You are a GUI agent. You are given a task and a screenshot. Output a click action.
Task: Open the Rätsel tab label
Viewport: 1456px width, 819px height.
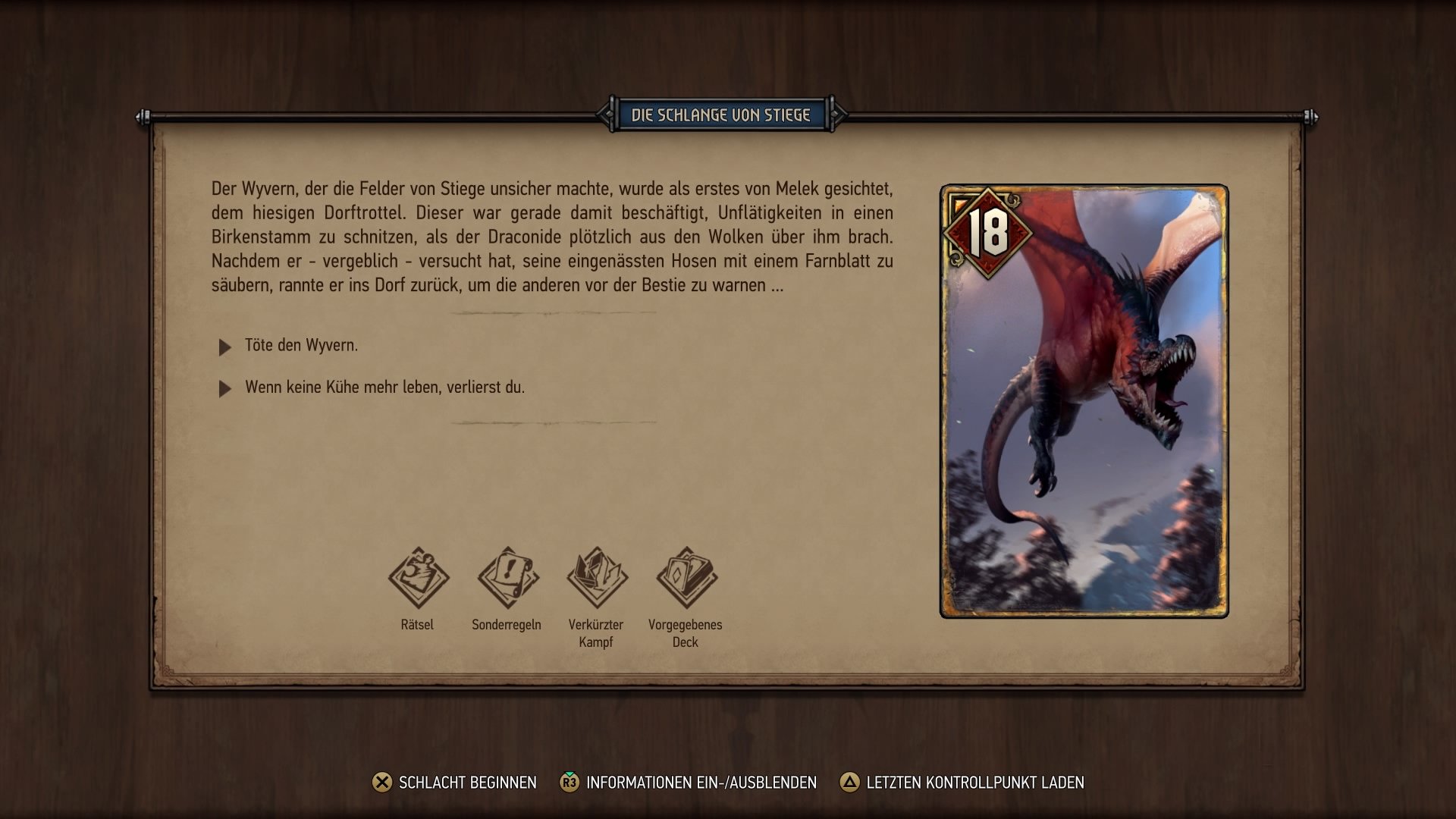tap(418, 625)
